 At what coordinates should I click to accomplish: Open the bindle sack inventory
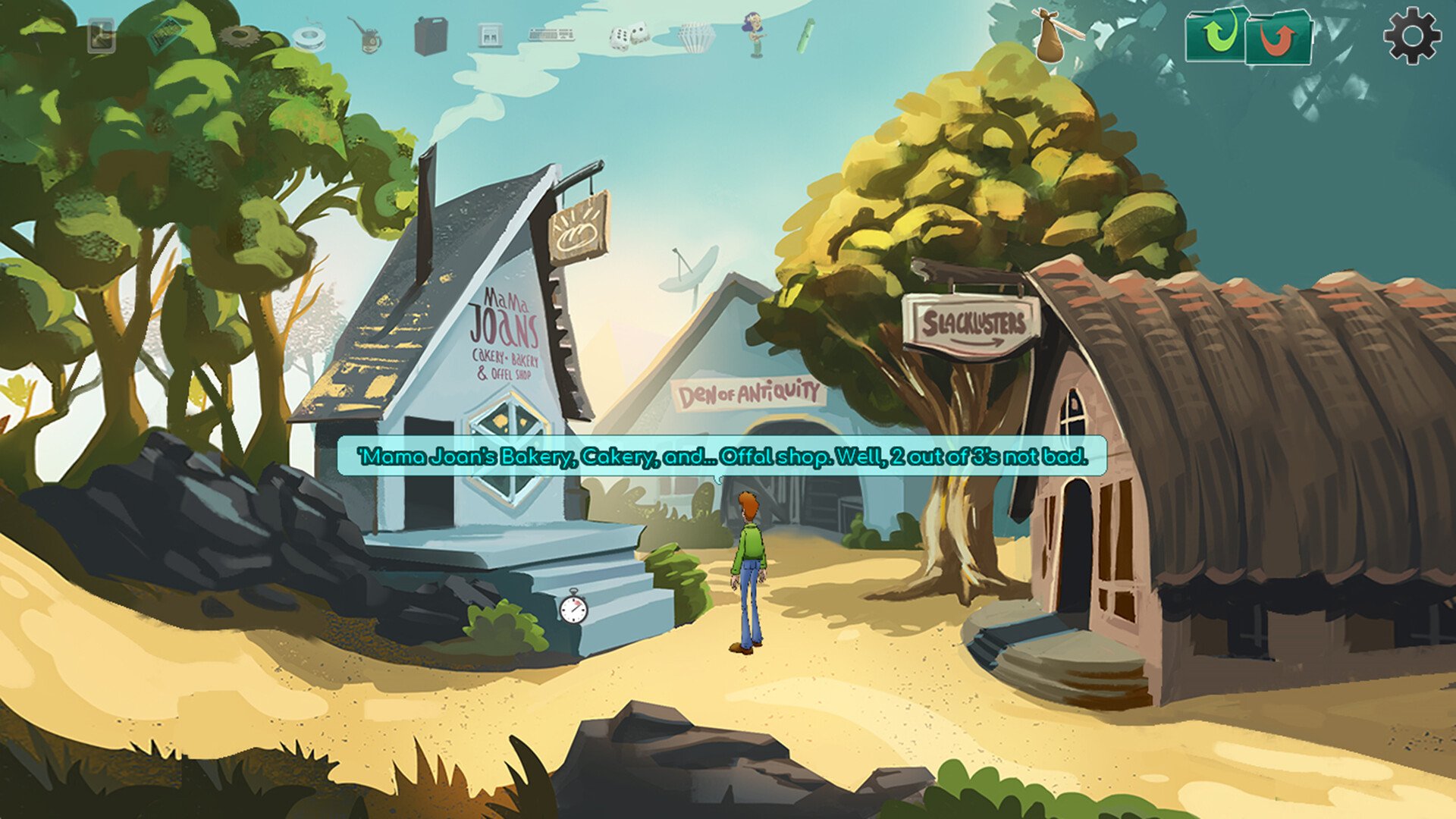[1054, 36]
